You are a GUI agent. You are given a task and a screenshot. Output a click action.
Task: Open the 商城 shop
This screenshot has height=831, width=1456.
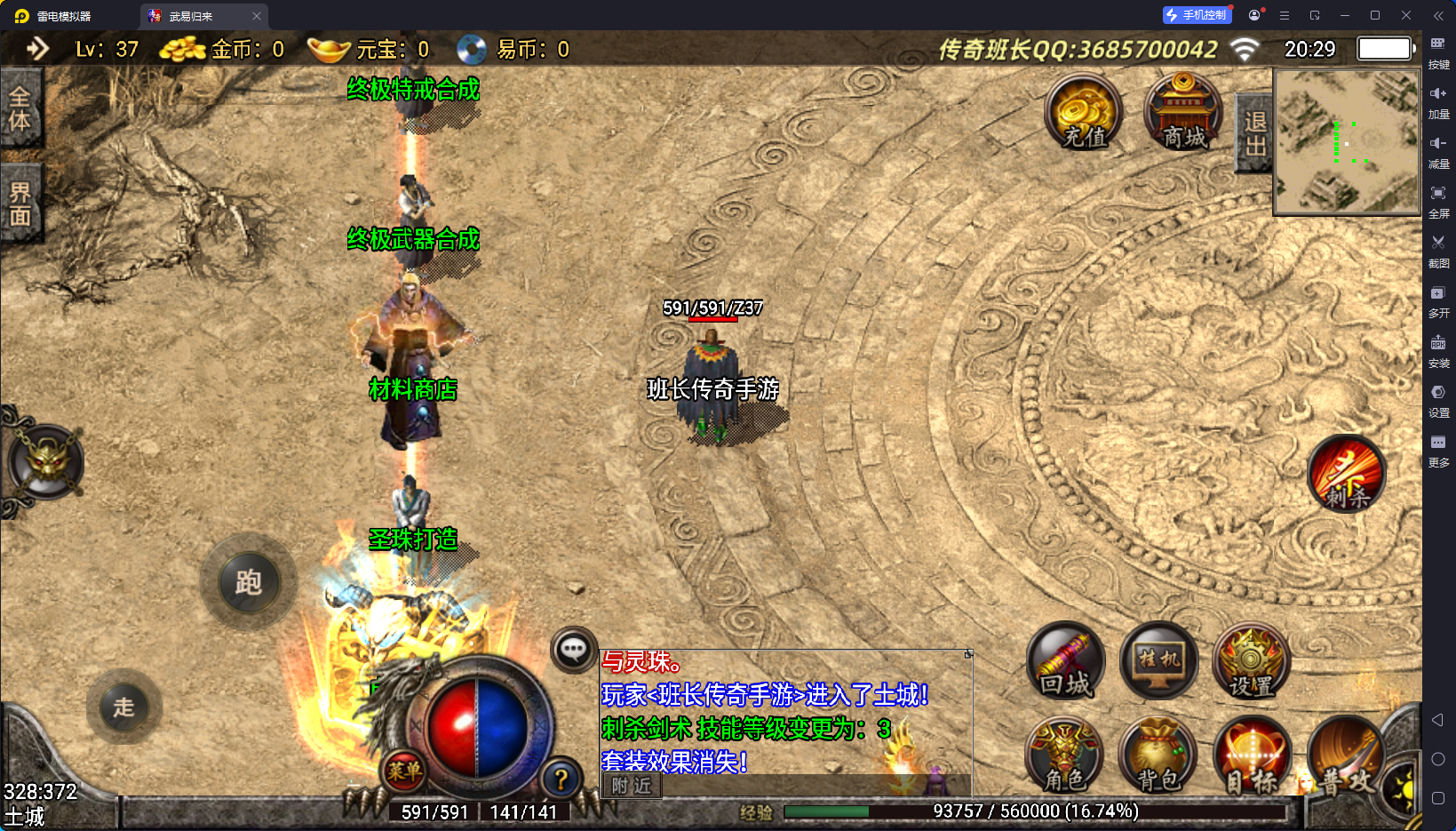click(x=1183, y=115)
